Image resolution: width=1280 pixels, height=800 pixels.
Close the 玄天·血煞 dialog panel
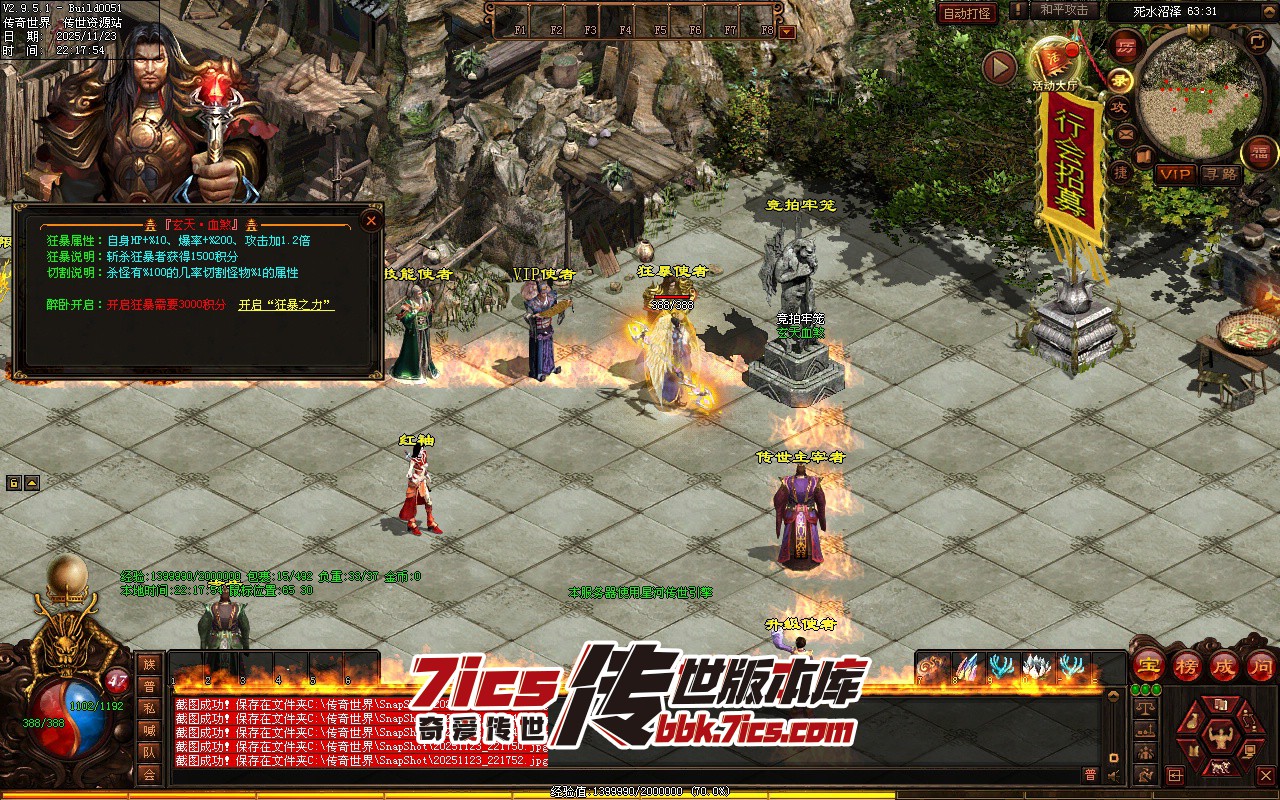tap(371, 221)
